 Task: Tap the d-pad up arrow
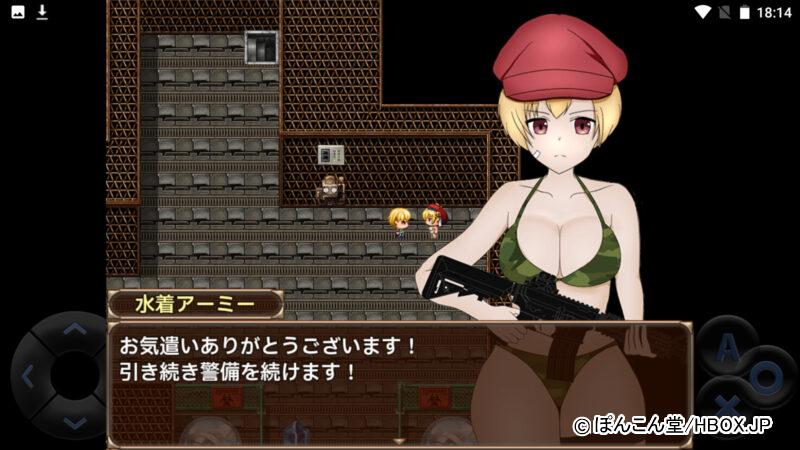[74, 329]
